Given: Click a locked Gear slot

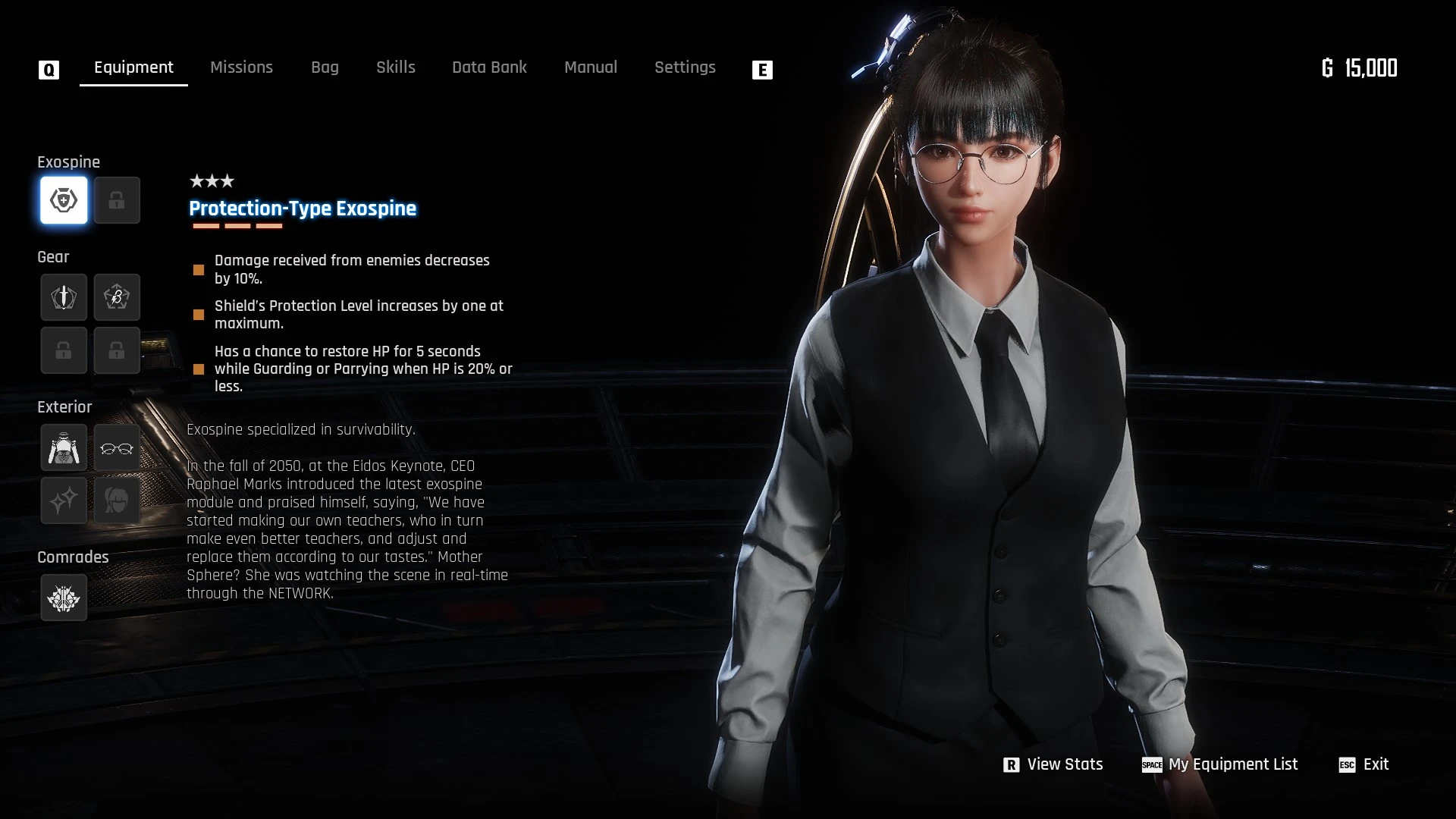Looking at the screenshot, I should [x=64, y=350].
